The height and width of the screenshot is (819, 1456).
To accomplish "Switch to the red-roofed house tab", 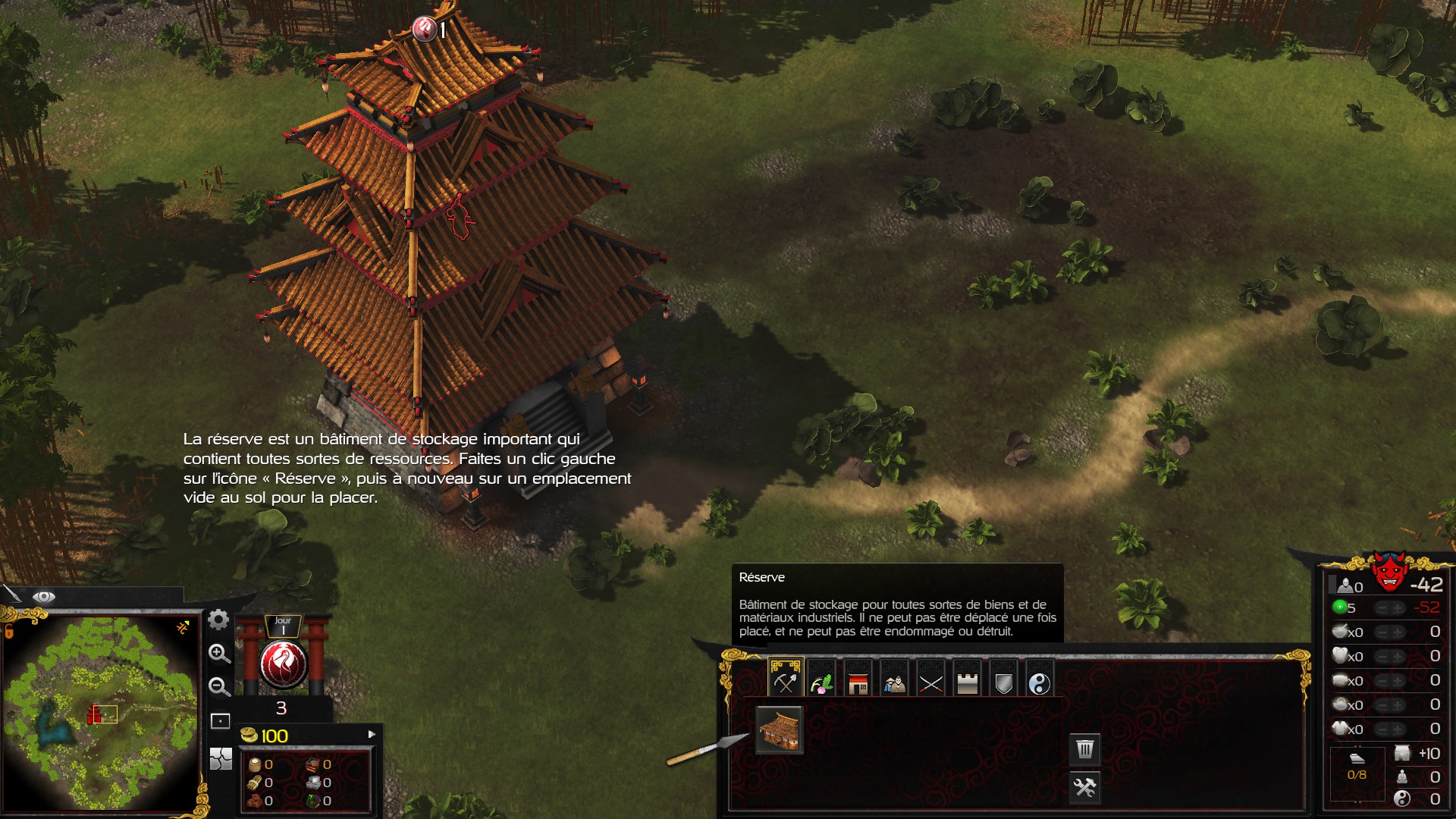I will [x=858, y=679].
